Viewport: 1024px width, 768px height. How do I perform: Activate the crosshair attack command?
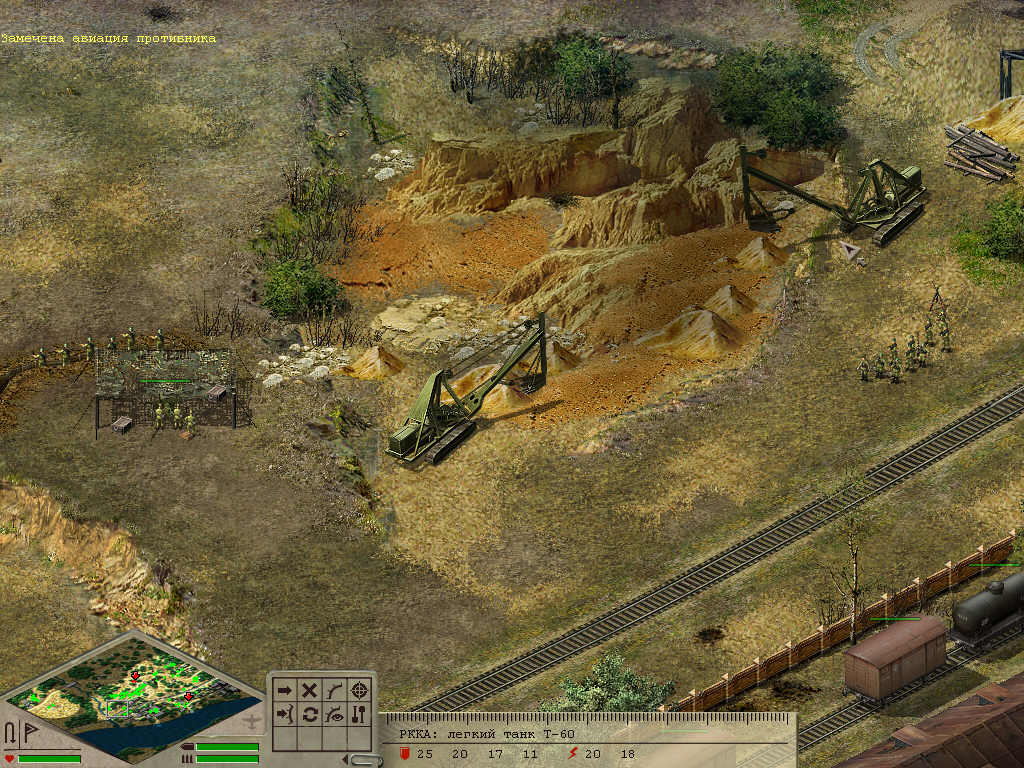(x=360, y=690)
